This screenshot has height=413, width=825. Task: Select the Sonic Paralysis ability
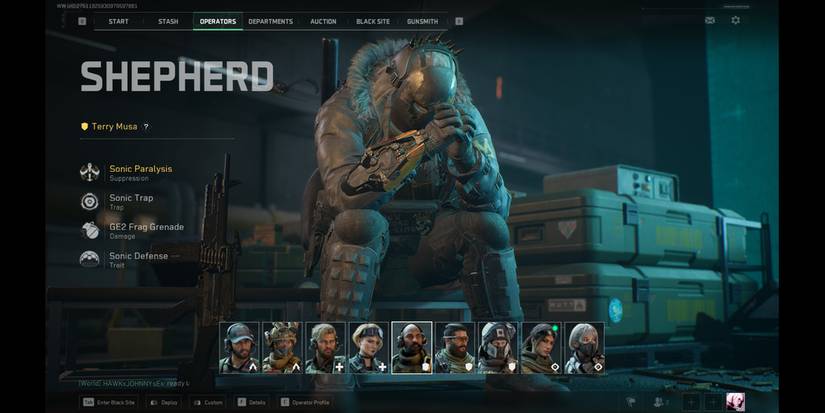coord(140,172)
